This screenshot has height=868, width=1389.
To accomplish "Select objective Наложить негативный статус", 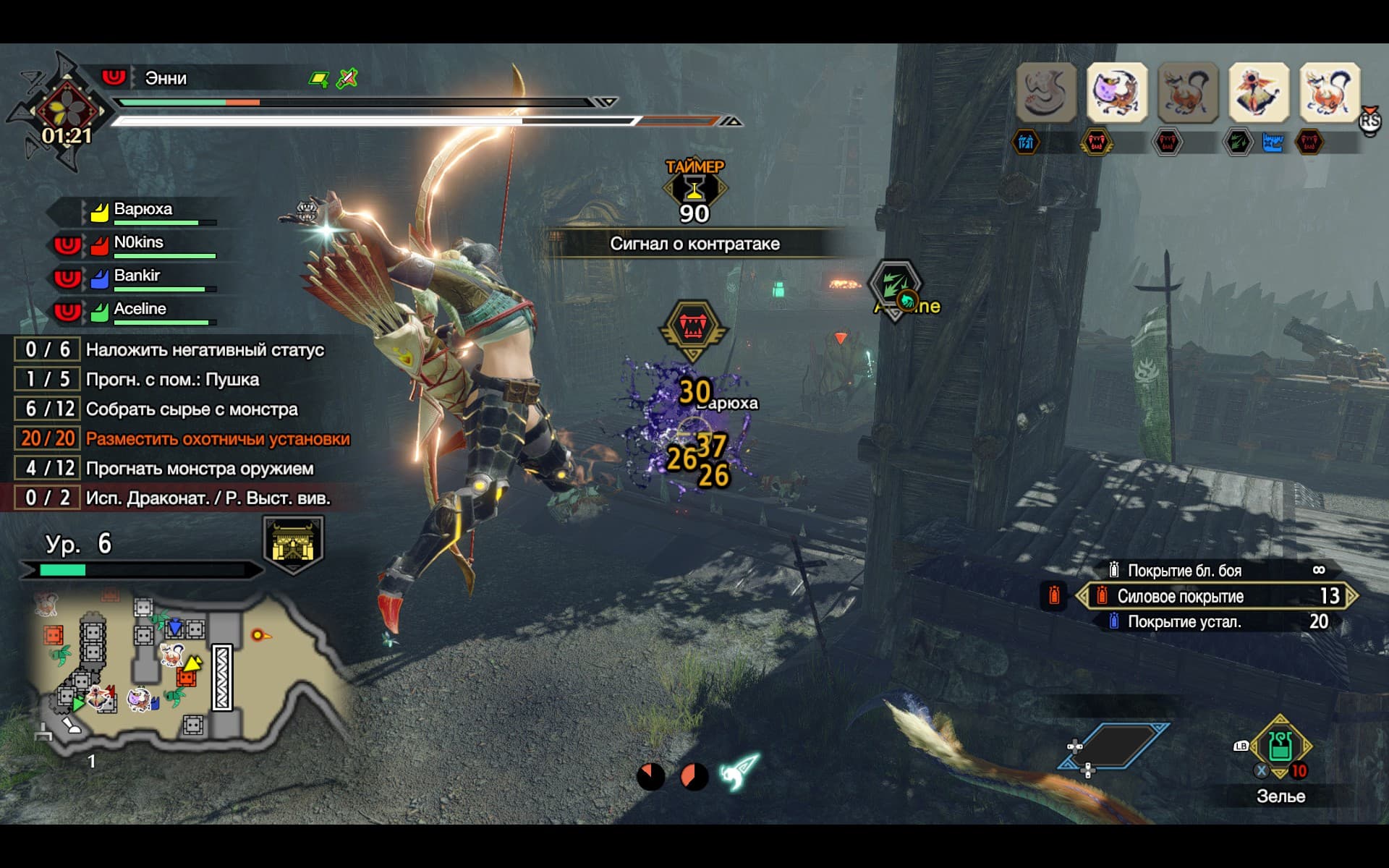I will [x=205, y=350].
